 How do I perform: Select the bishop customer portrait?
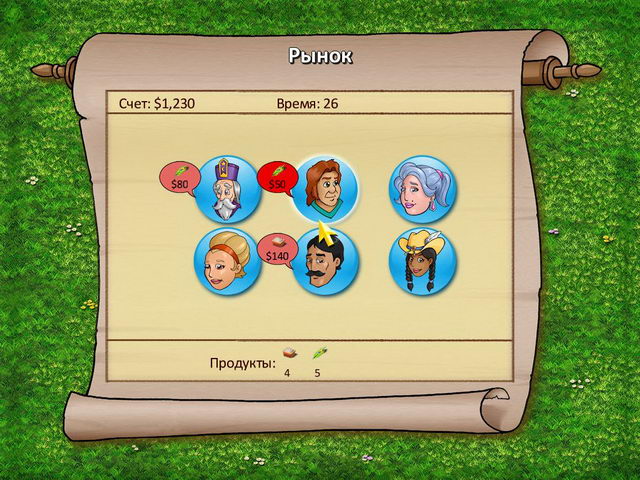point(229,189)
